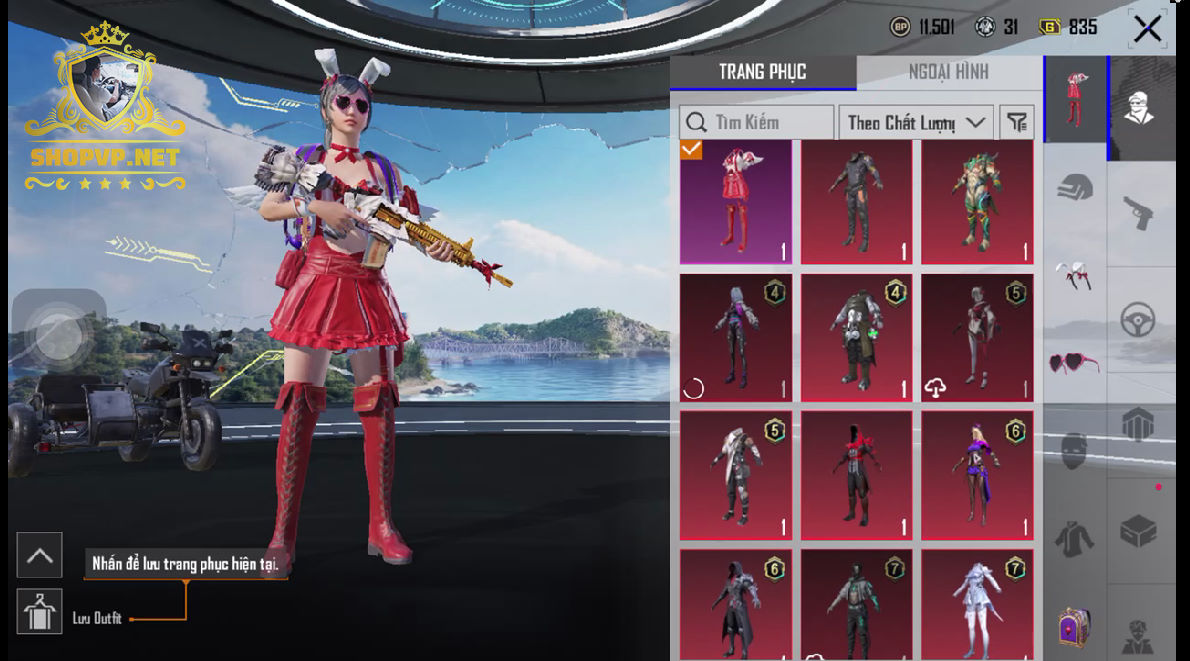Save the current outfit with Lưu Outfit
This screenshot has width=1190, height=661.
40,611
